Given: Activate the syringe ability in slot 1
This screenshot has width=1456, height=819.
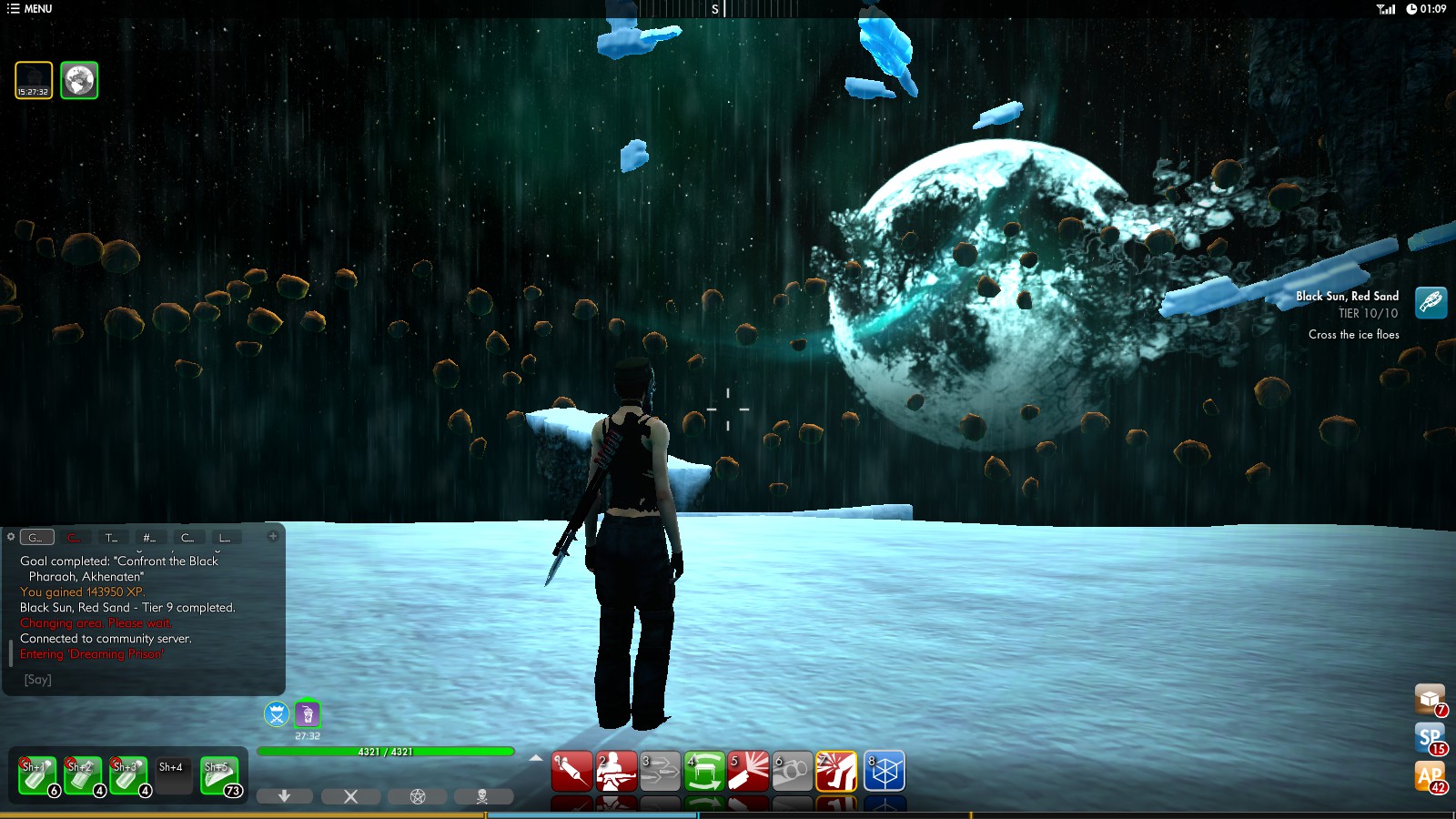Looking at the screenshot, I should tap(571, 771).
